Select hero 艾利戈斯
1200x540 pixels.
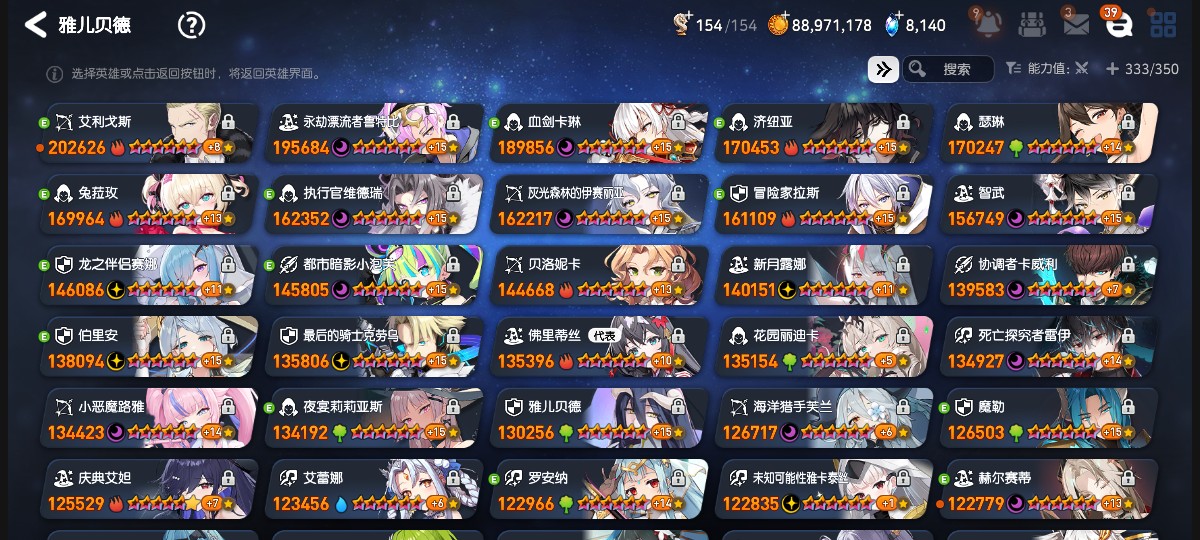[148, 134]
